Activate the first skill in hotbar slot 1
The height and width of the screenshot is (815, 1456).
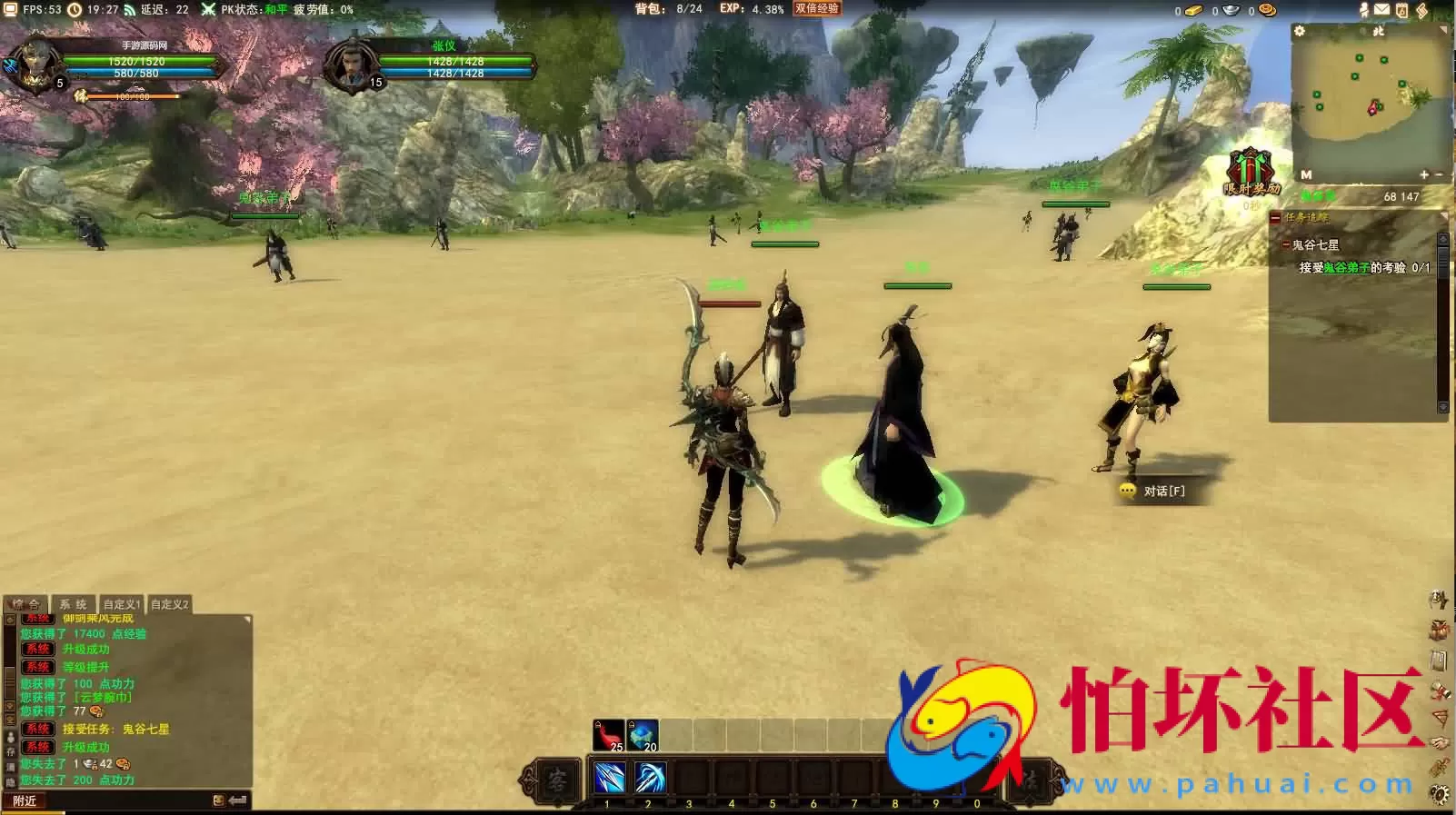tap(608, 779)
